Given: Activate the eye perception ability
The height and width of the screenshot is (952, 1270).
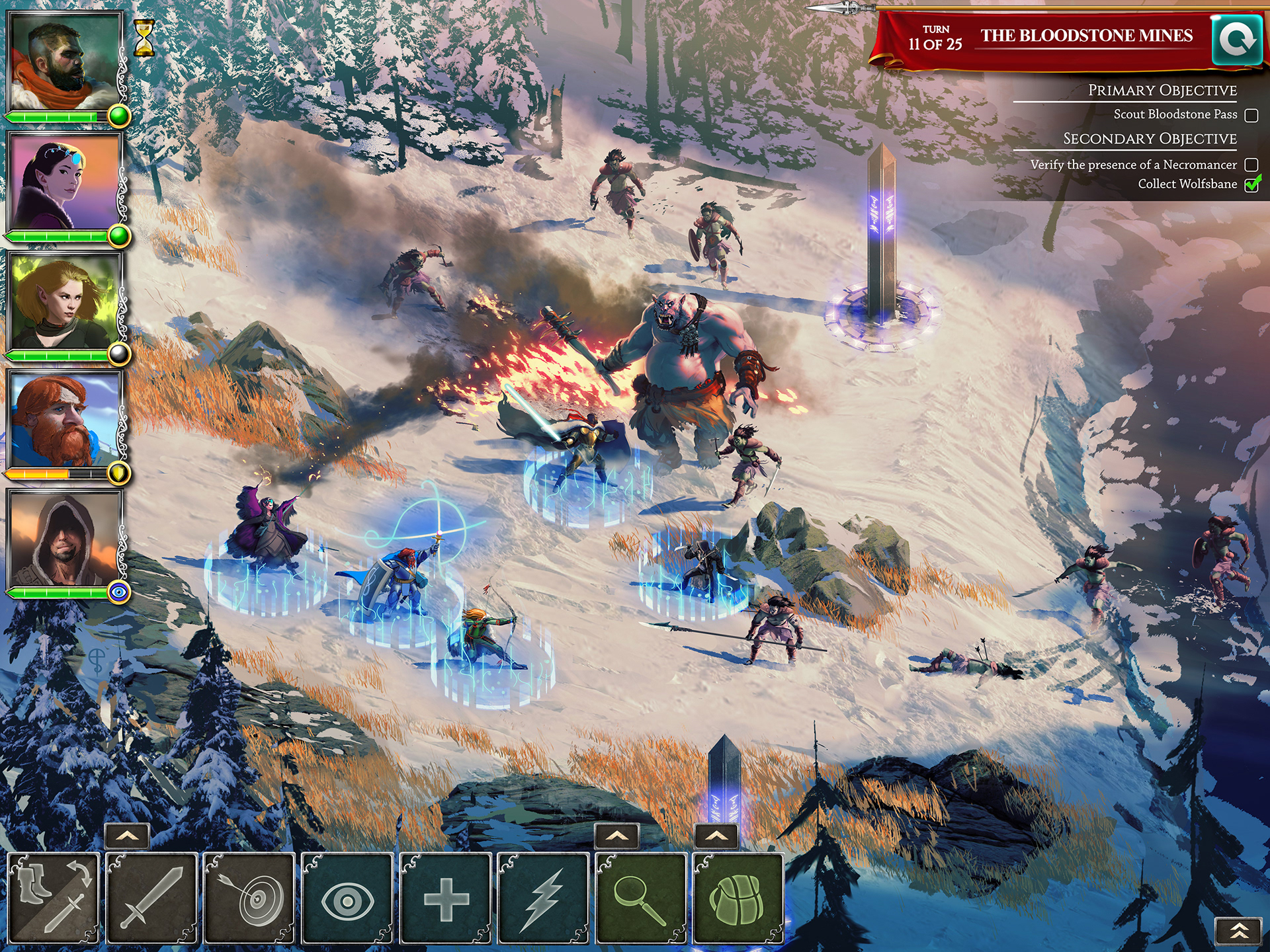Looking at the screenshot, I should pos(347,897).
